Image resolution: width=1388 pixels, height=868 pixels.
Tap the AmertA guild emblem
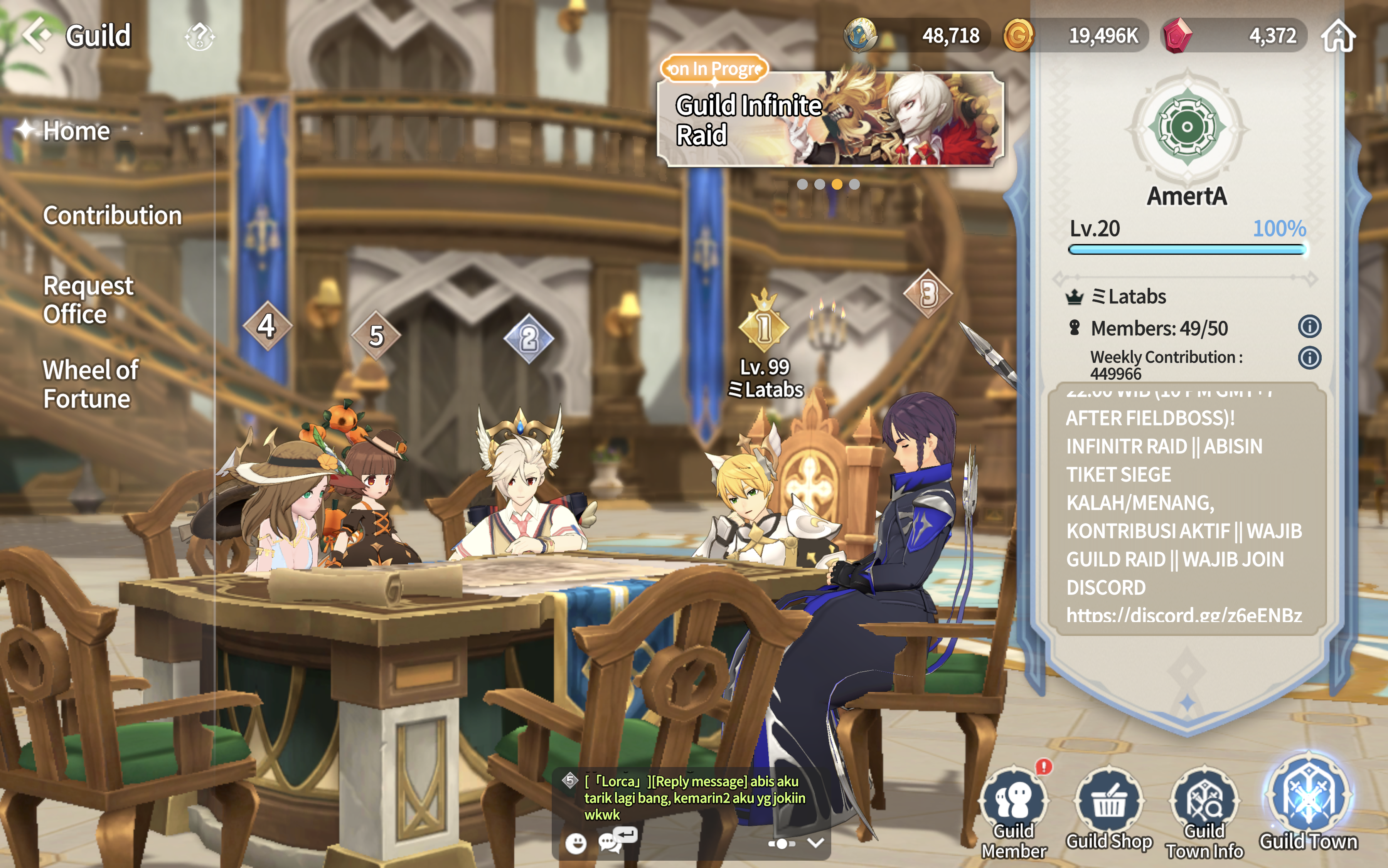pos(1186,128)
